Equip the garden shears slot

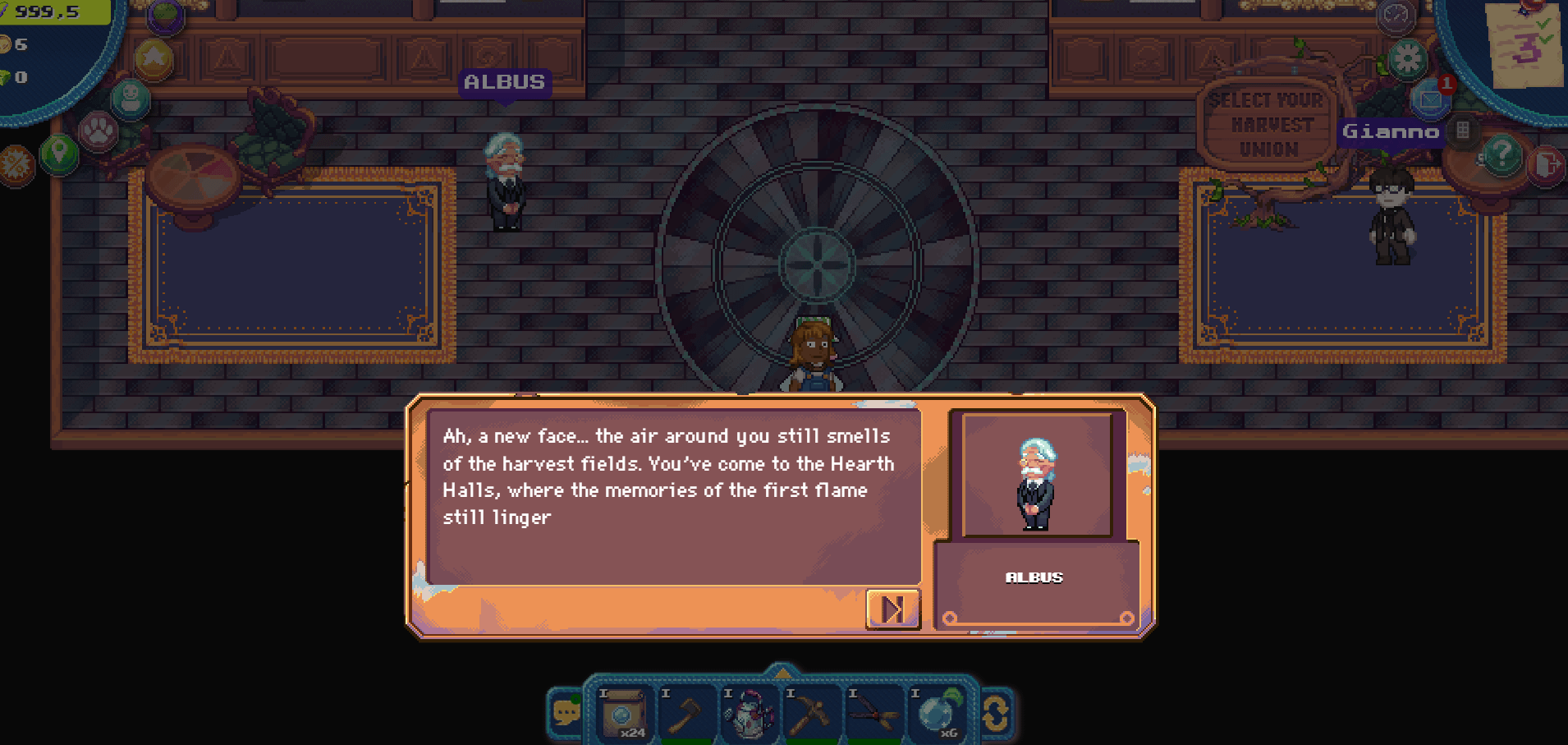click(873, 713)
